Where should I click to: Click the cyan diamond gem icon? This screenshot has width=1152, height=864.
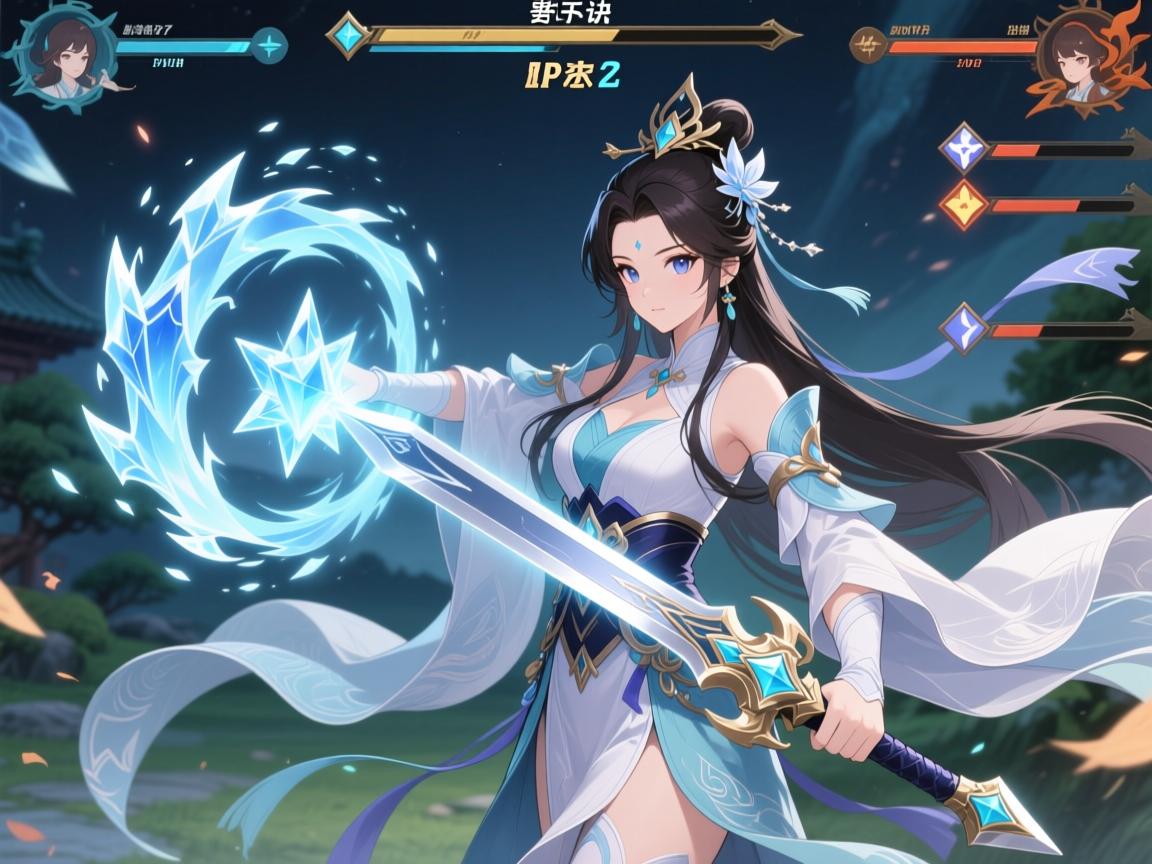(351, 35)
